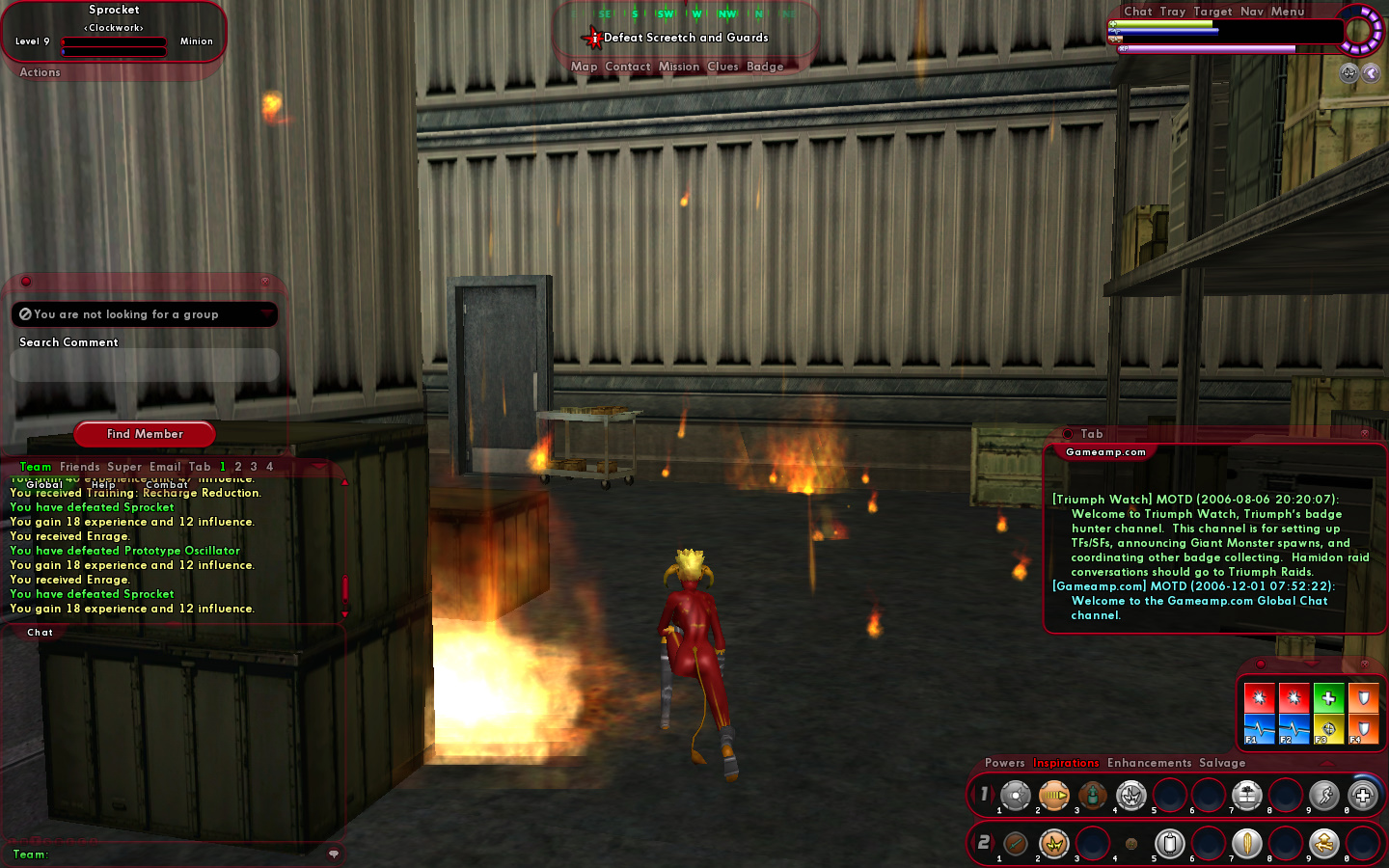Open the Salvage window

coord(1222,763)
